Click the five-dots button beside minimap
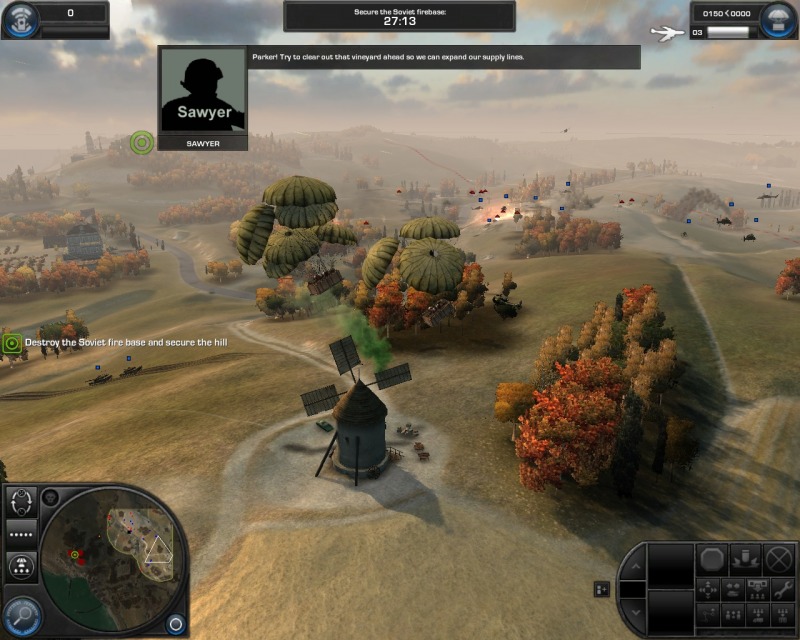 click(21, 533)
